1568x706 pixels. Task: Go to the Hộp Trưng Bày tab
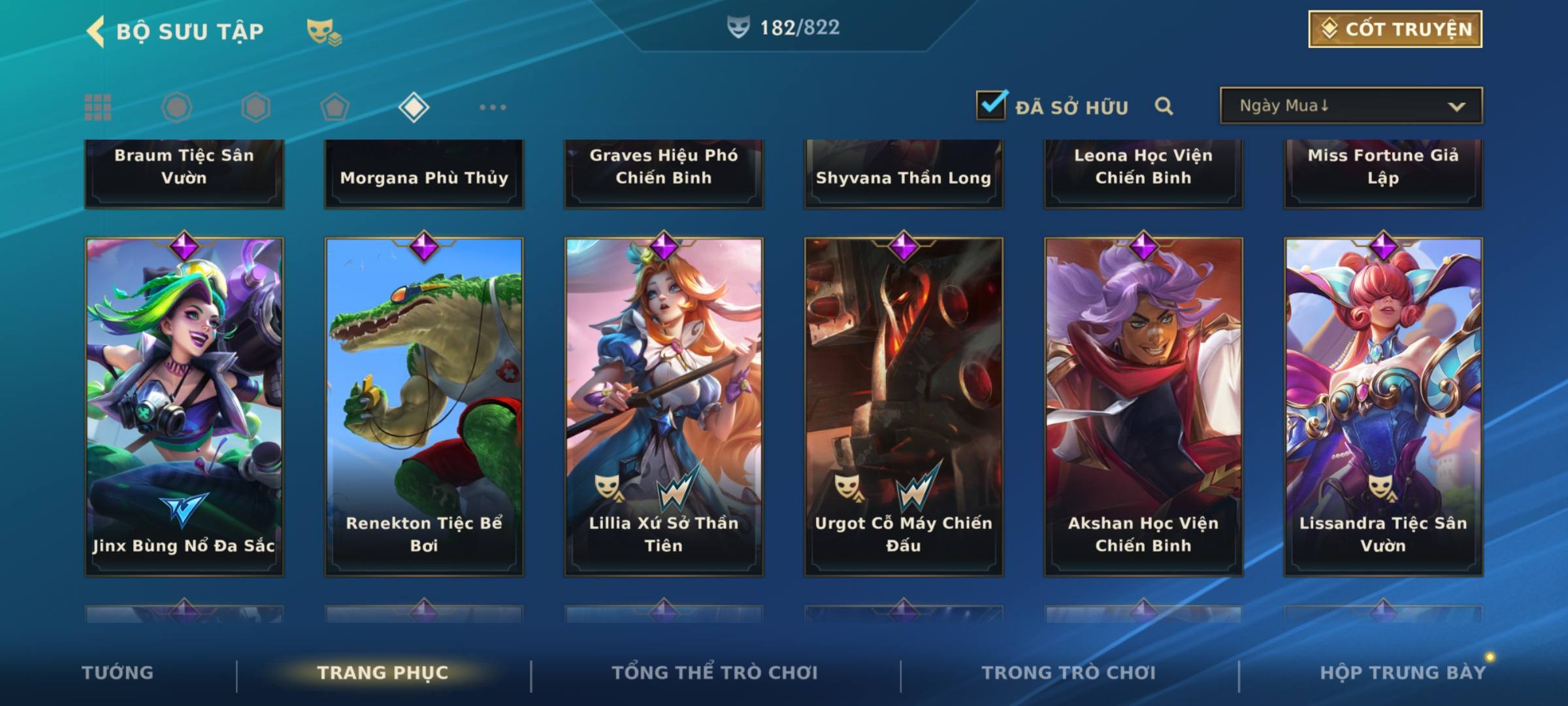point(1403,673)
